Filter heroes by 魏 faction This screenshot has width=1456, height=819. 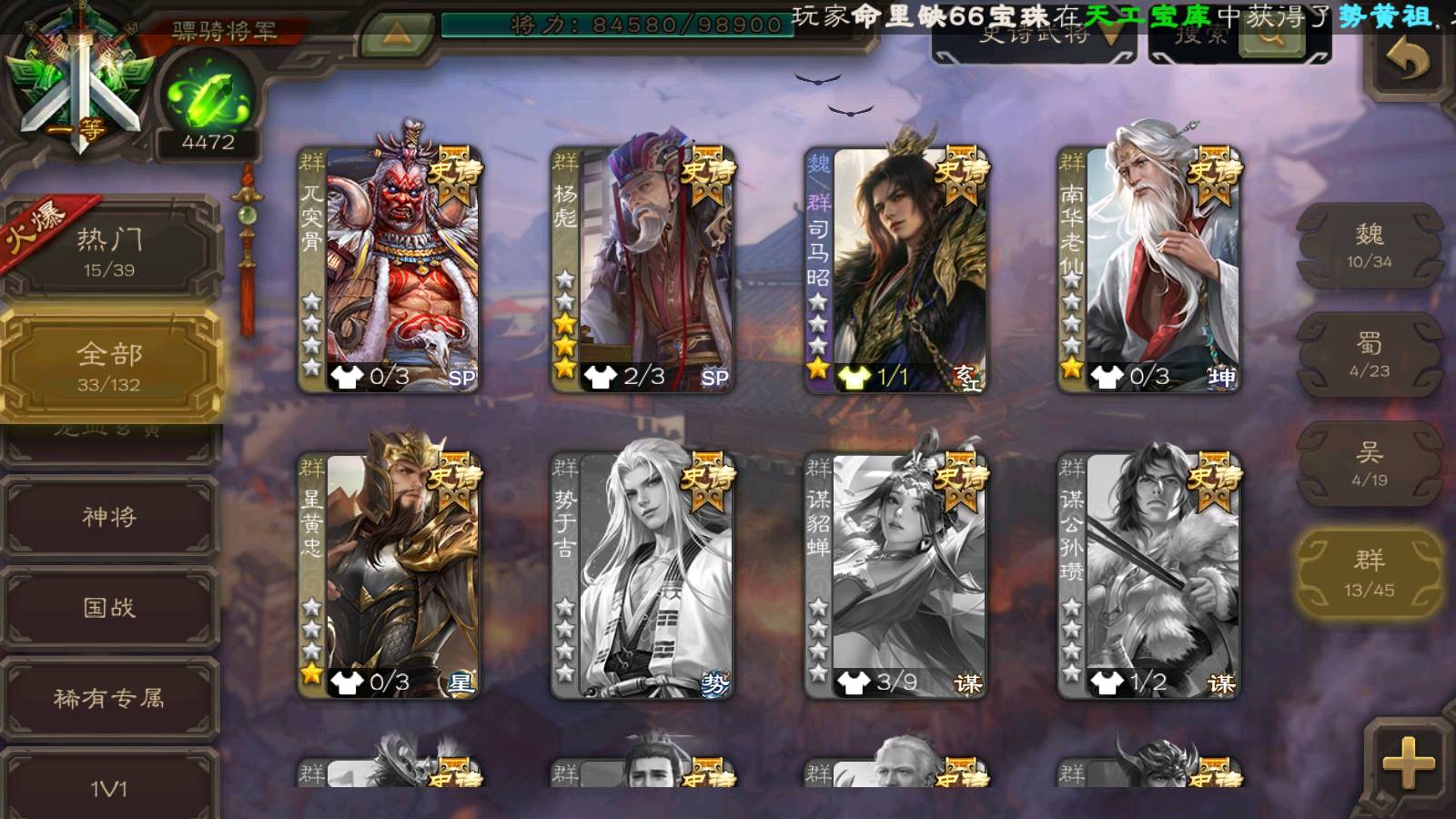coord(1369,246)
